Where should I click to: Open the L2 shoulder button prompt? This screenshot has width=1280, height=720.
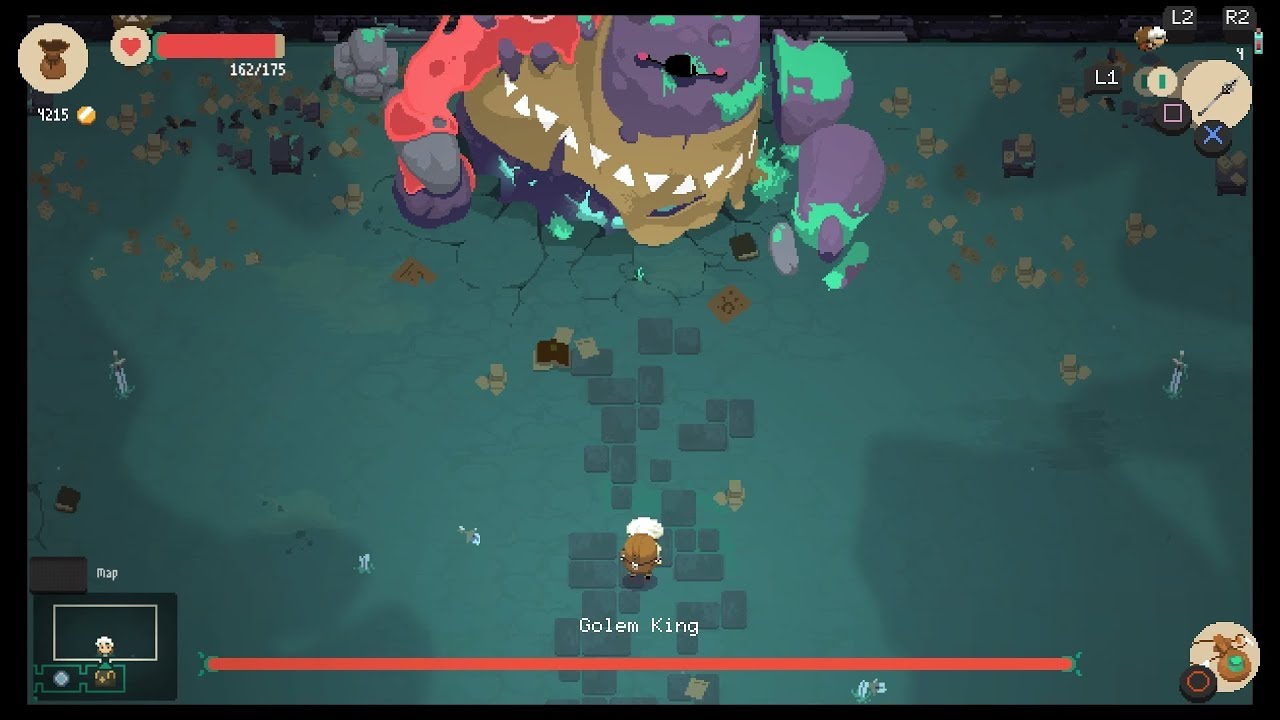(1182, 17)
